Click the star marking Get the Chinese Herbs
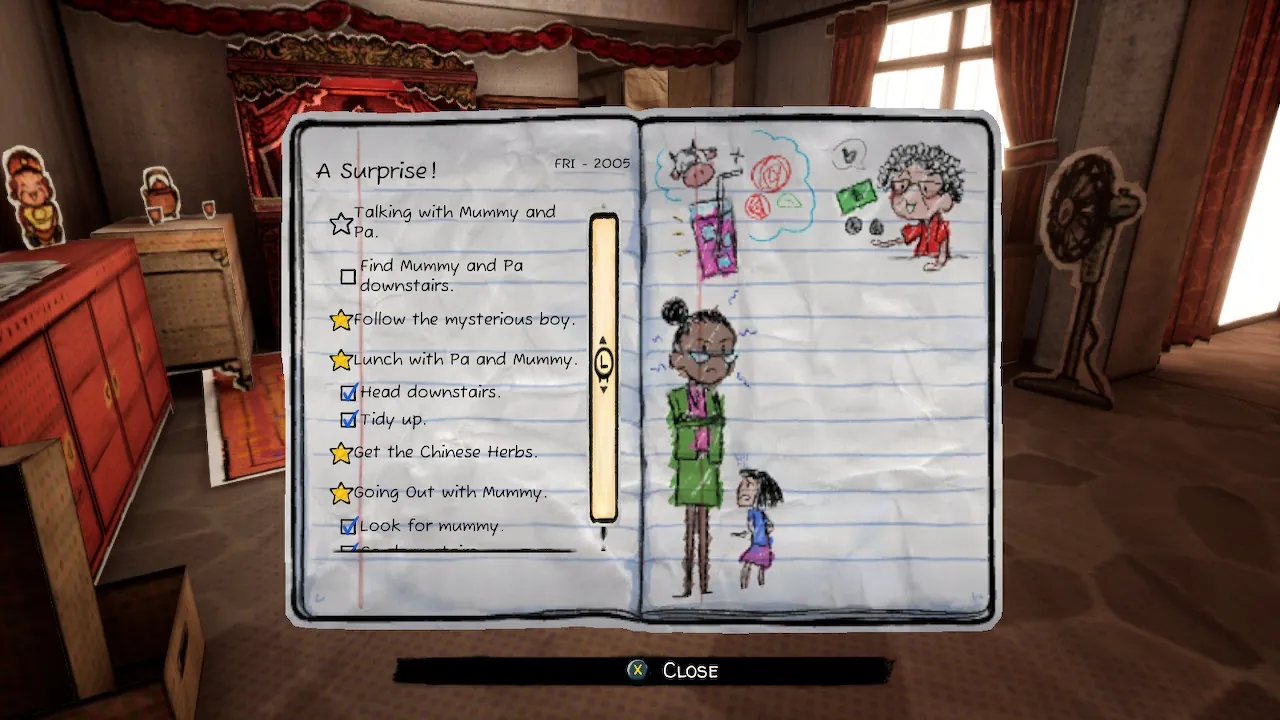This screenshot has height=720, width=1280. click(x=341, y=452)
